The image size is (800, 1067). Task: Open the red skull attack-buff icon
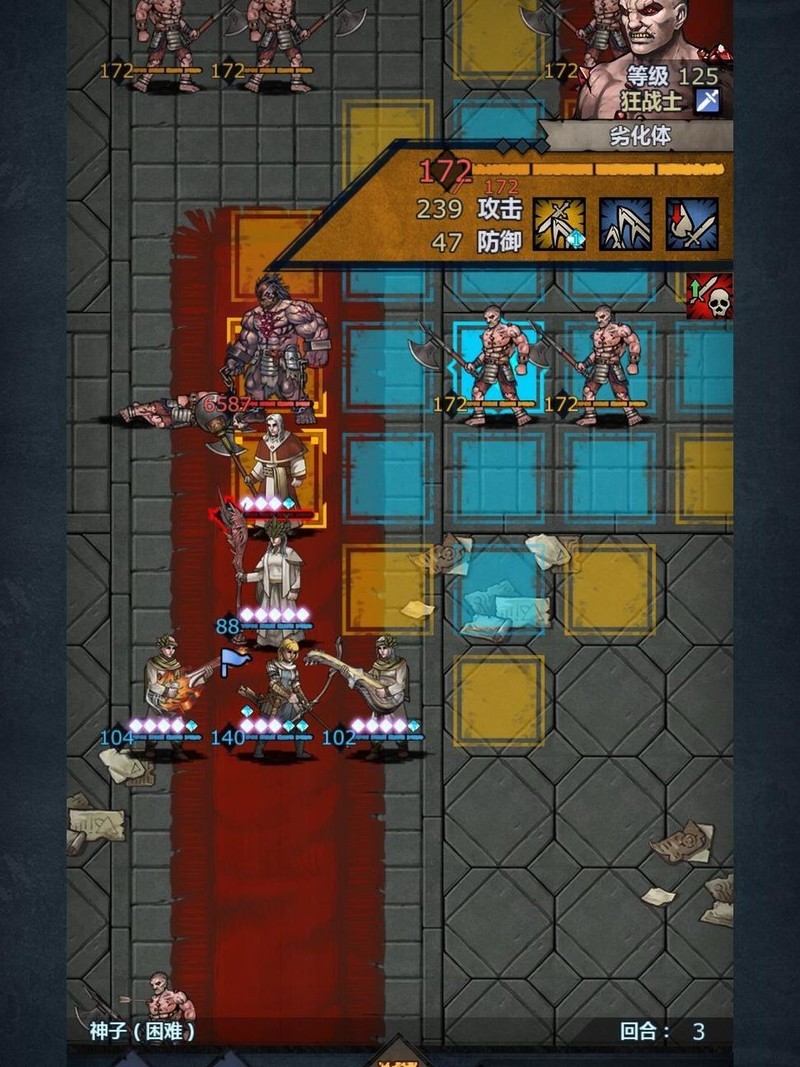tap(709, 296)
